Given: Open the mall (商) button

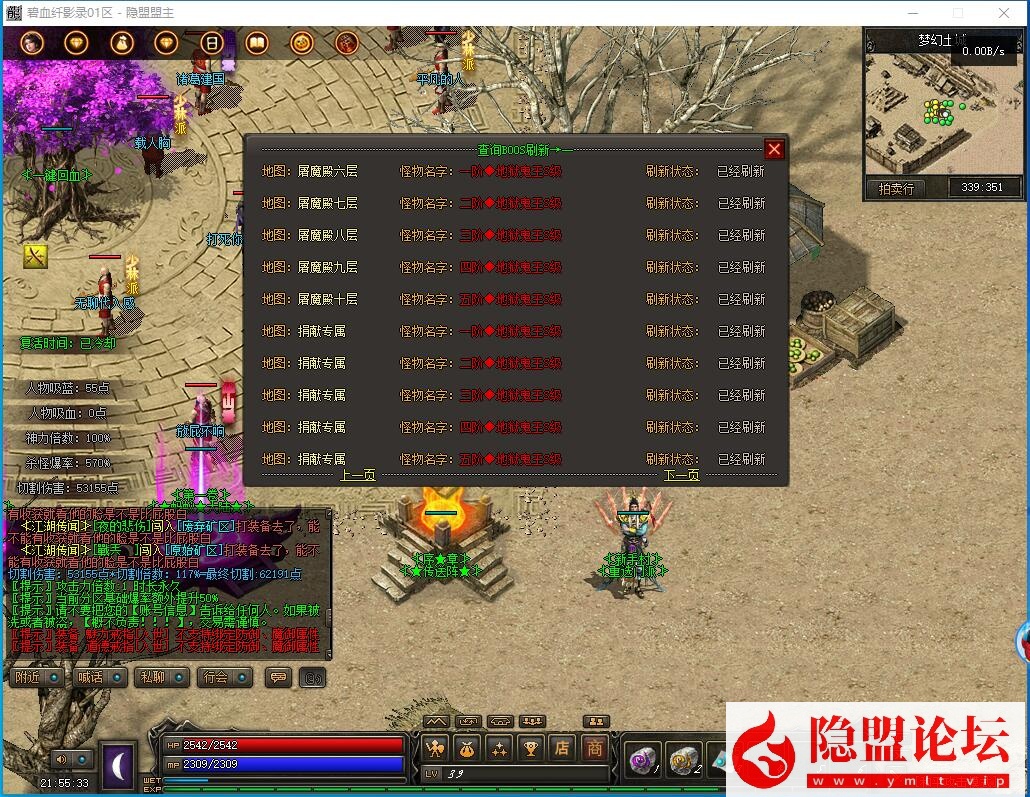Looking at the screenshot, I should click(595, 747).
